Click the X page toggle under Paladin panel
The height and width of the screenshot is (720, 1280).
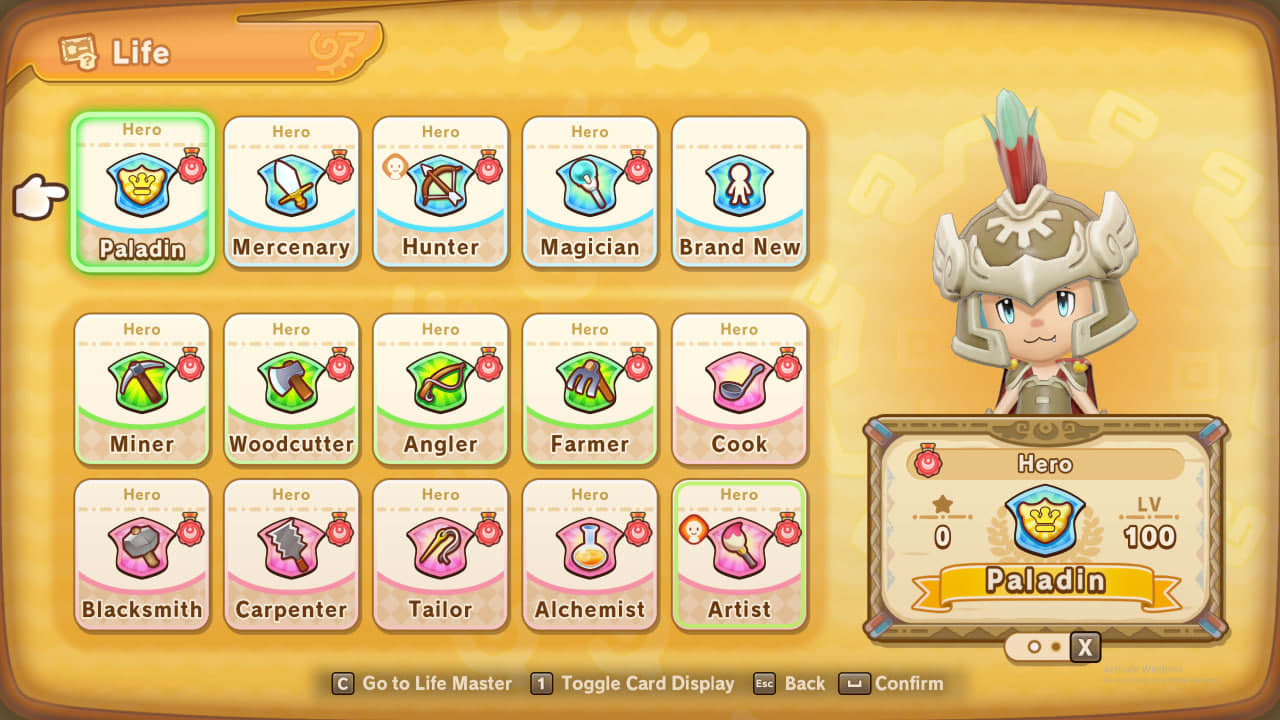tap(1085, 647)
